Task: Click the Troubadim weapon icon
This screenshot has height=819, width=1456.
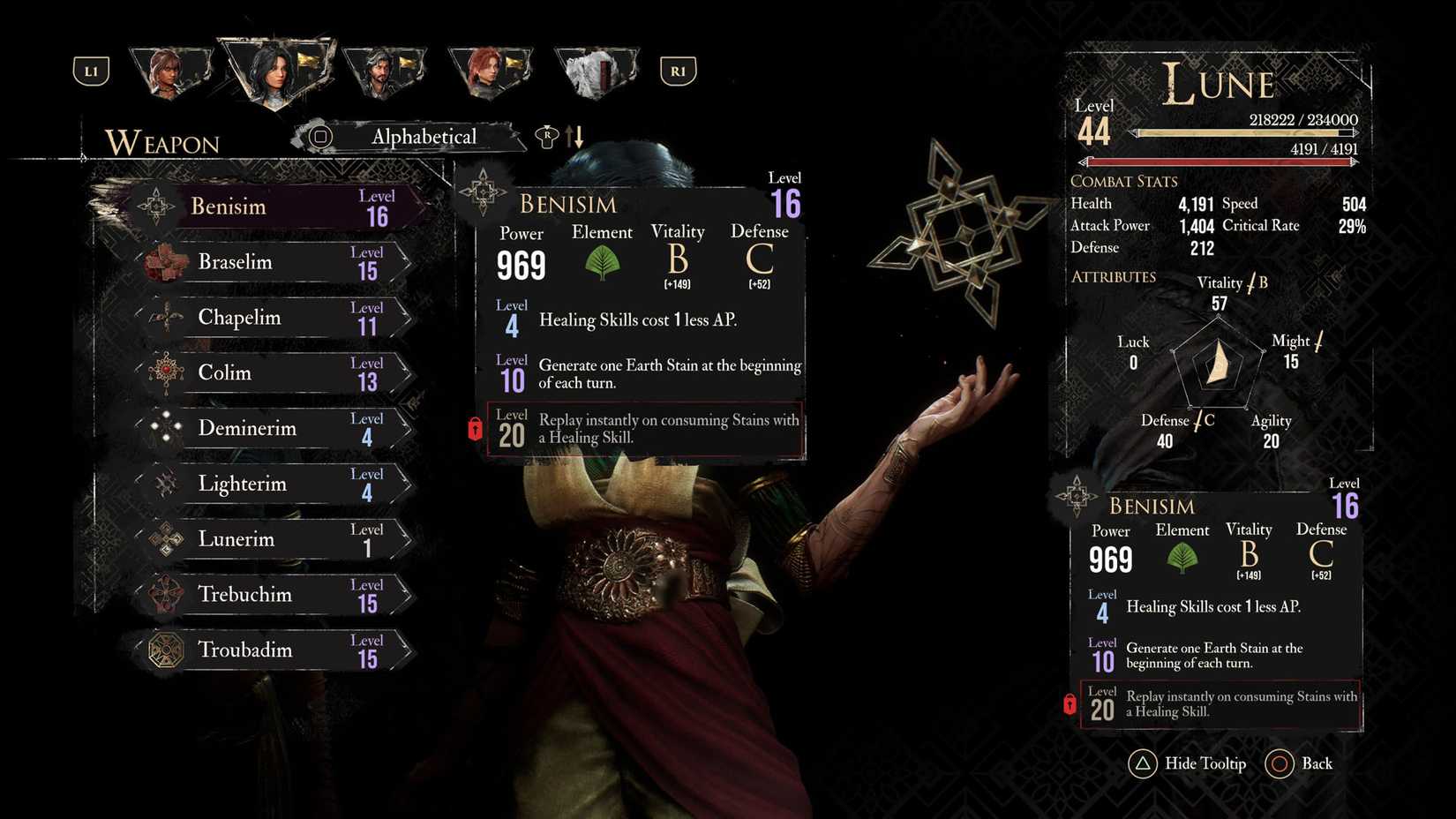Action: pyautogui.click(x=164, y=650)
